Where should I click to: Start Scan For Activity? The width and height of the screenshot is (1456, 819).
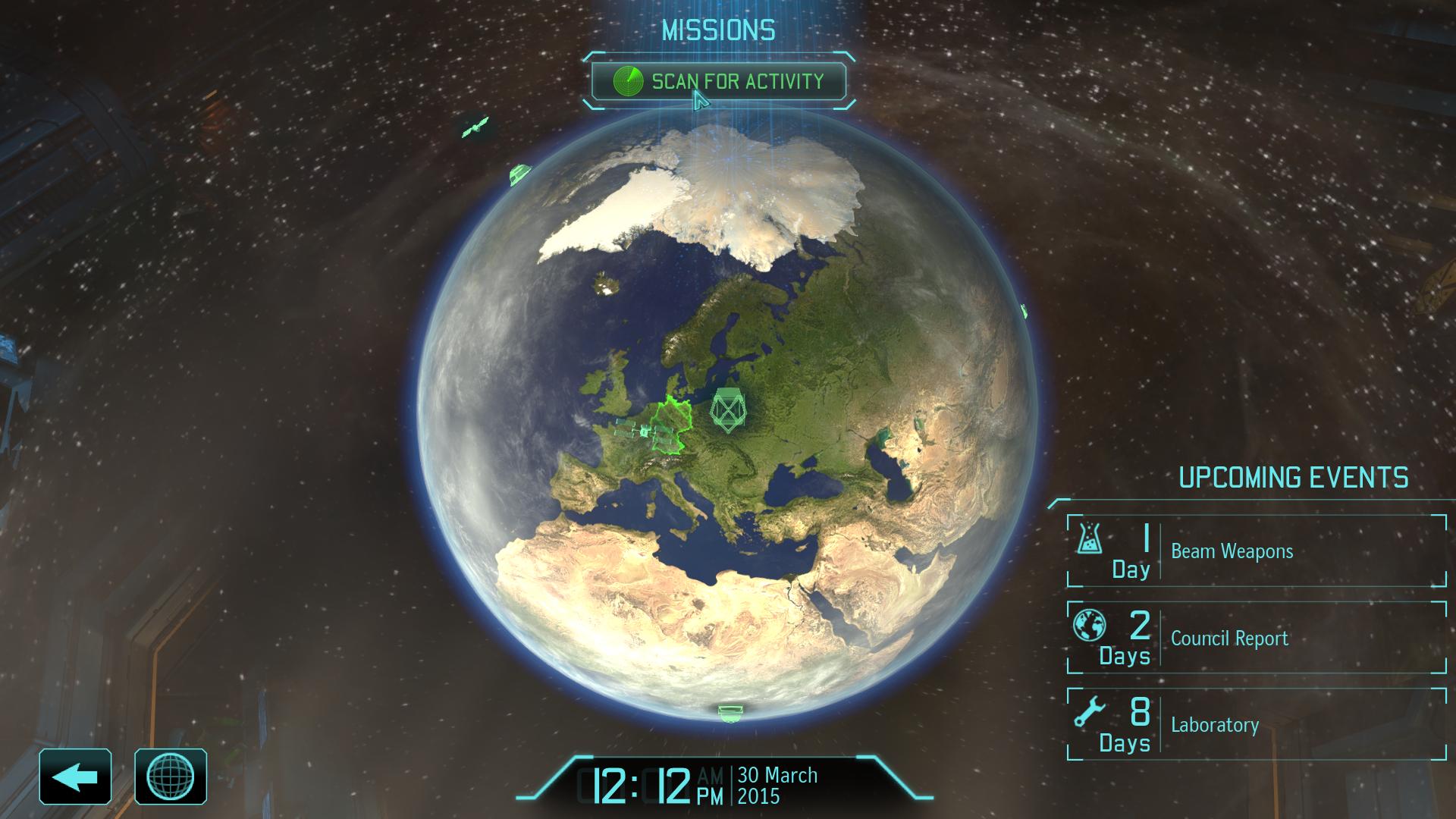719,82
